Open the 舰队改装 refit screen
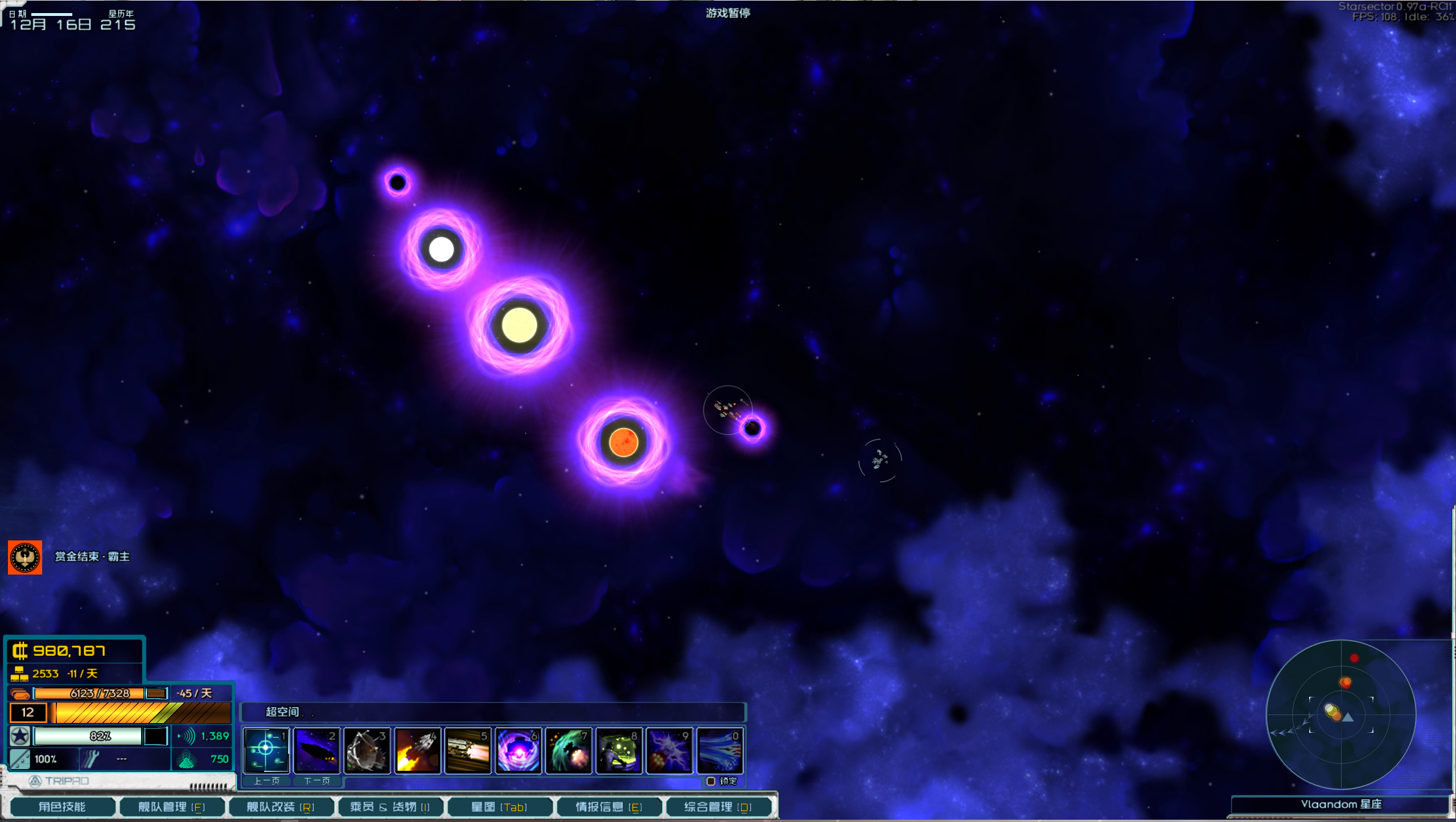The height and width of the screenshot is (822, 1456). 281,807
